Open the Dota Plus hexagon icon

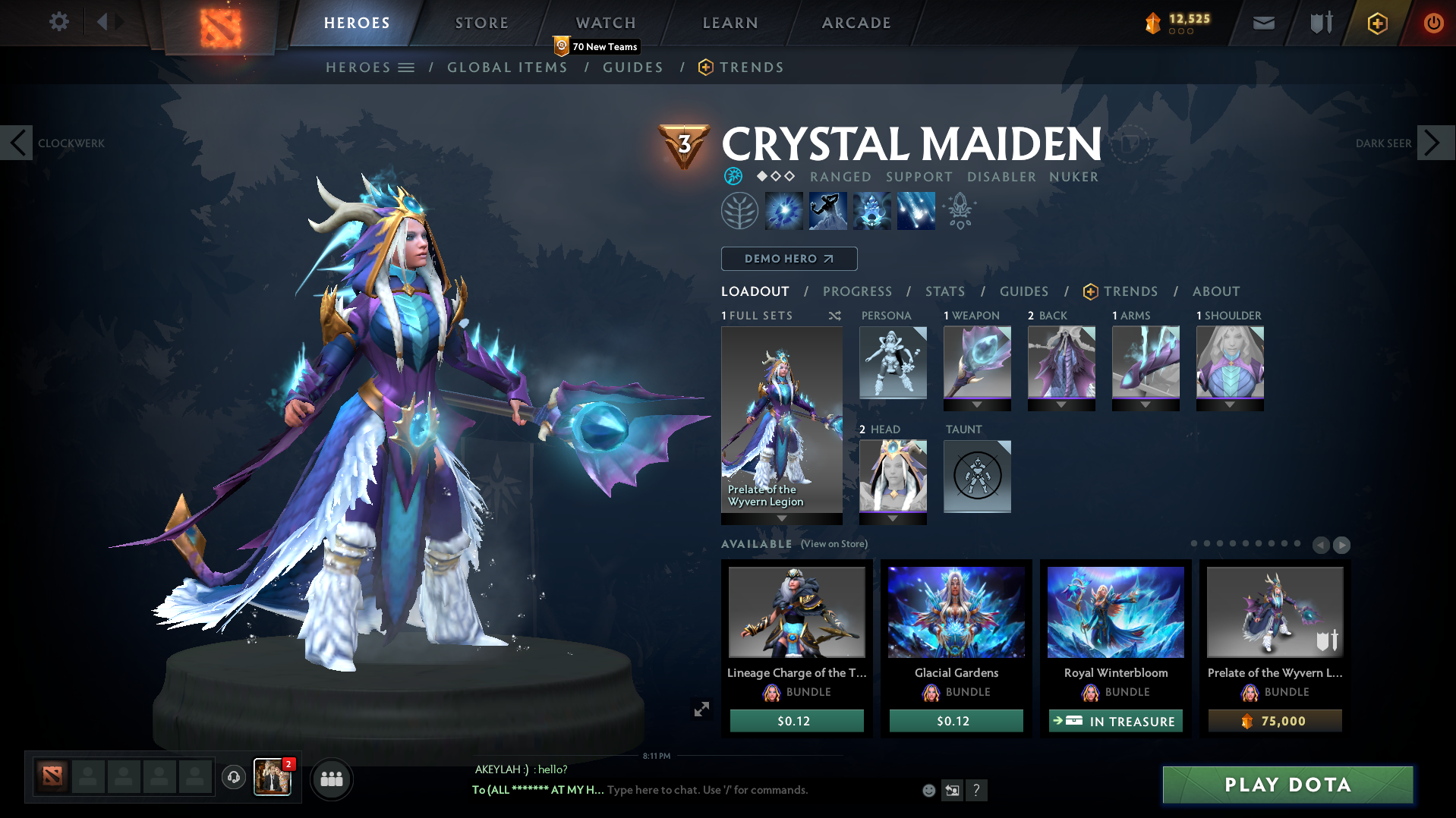coord(1377,23)
